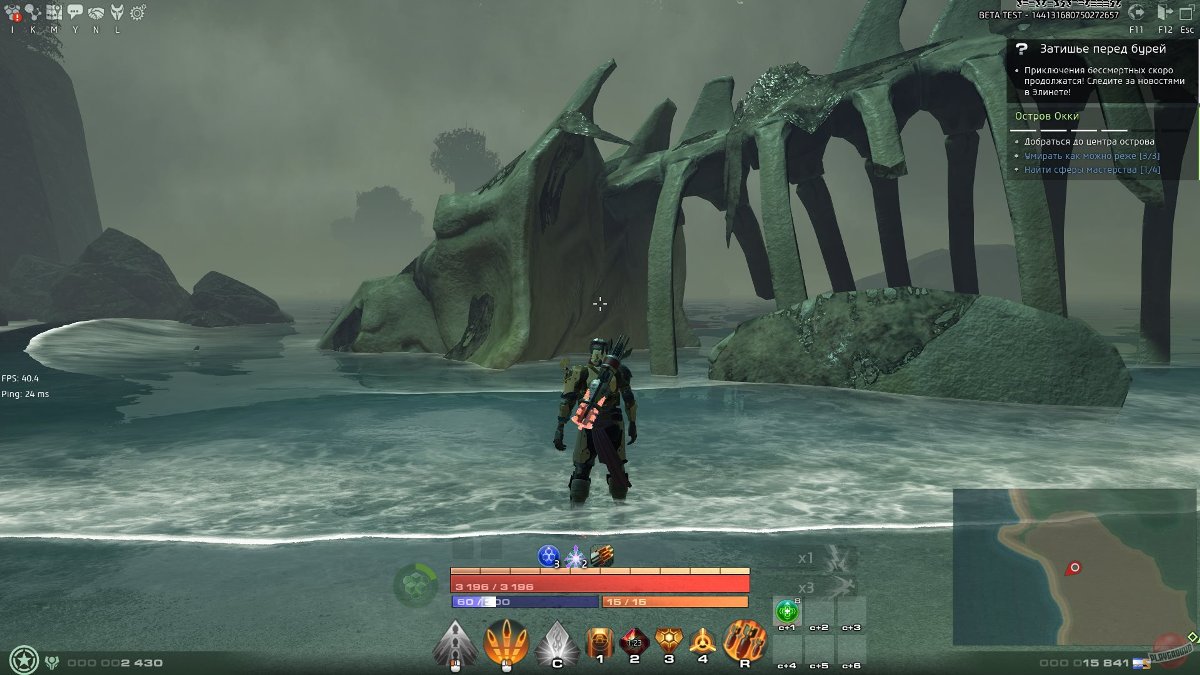1200x675 pixels.
Task: Click the globe arrow icon above F11
Action: point(1137,13)
